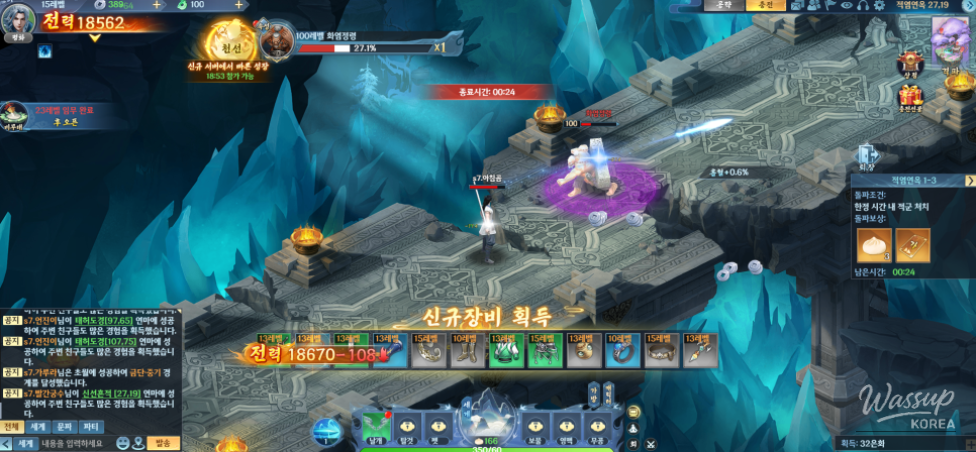Open the 탈것 (mount) locked slot
The height and width of the screenshot is (452, 976).
[x=407, y=425]
